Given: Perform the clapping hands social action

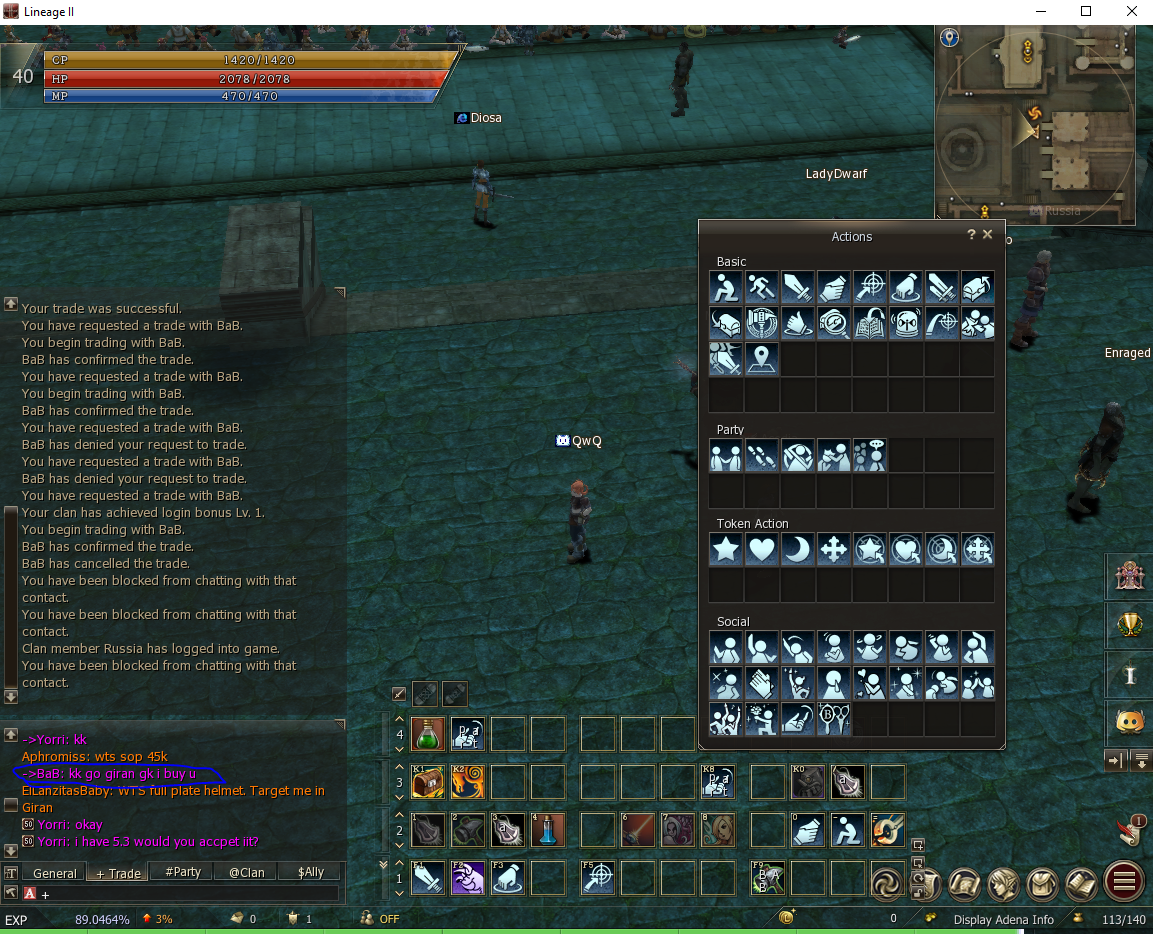Looking at the screenshot, I should pyautogui.click(x=762, y=683).
